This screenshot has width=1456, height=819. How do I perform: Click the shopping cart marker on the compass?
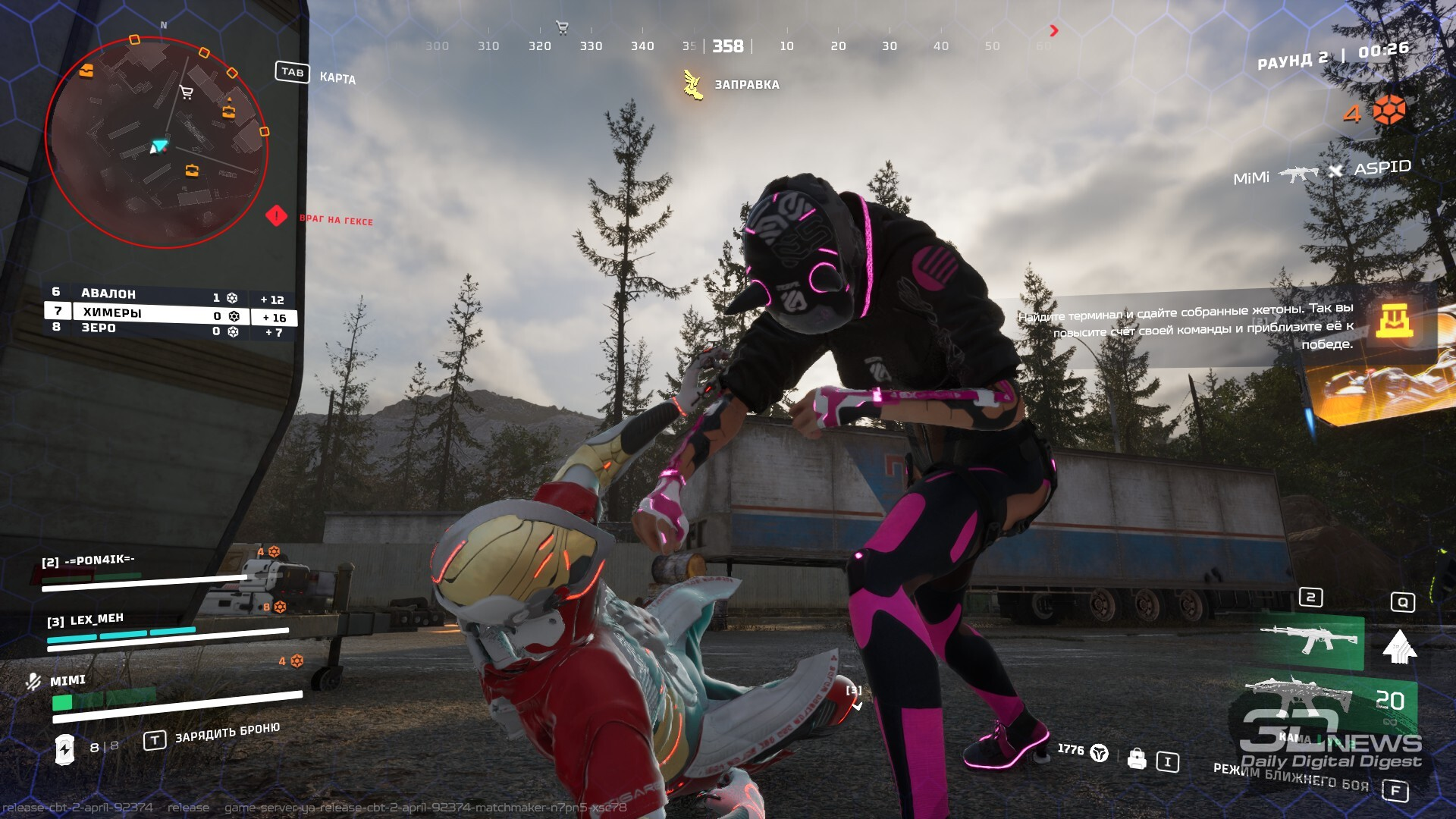[562, 28]
